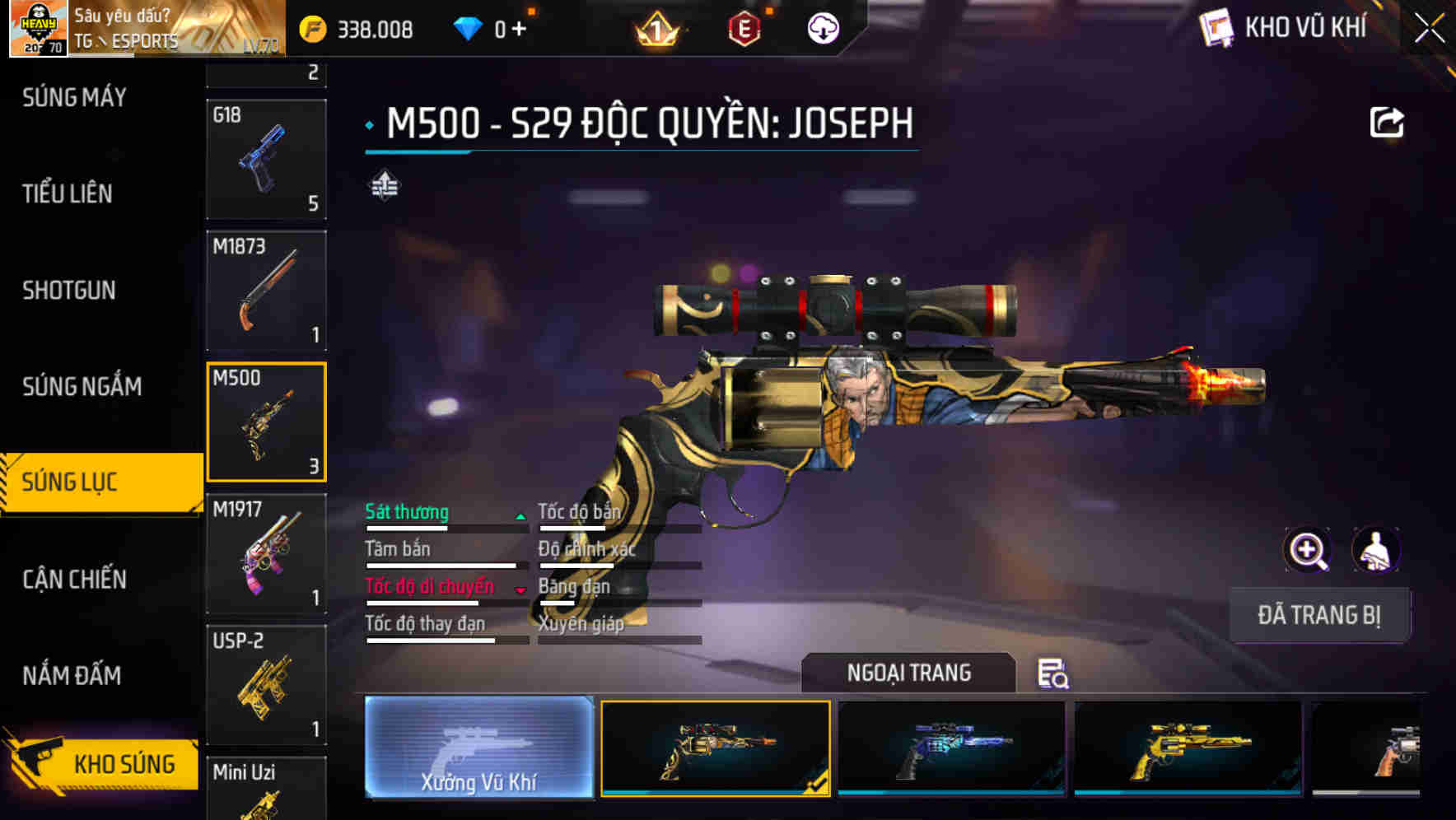Open the Xưởng Vũ Khí panel
1456x820 pixels.
coord(478,749)
